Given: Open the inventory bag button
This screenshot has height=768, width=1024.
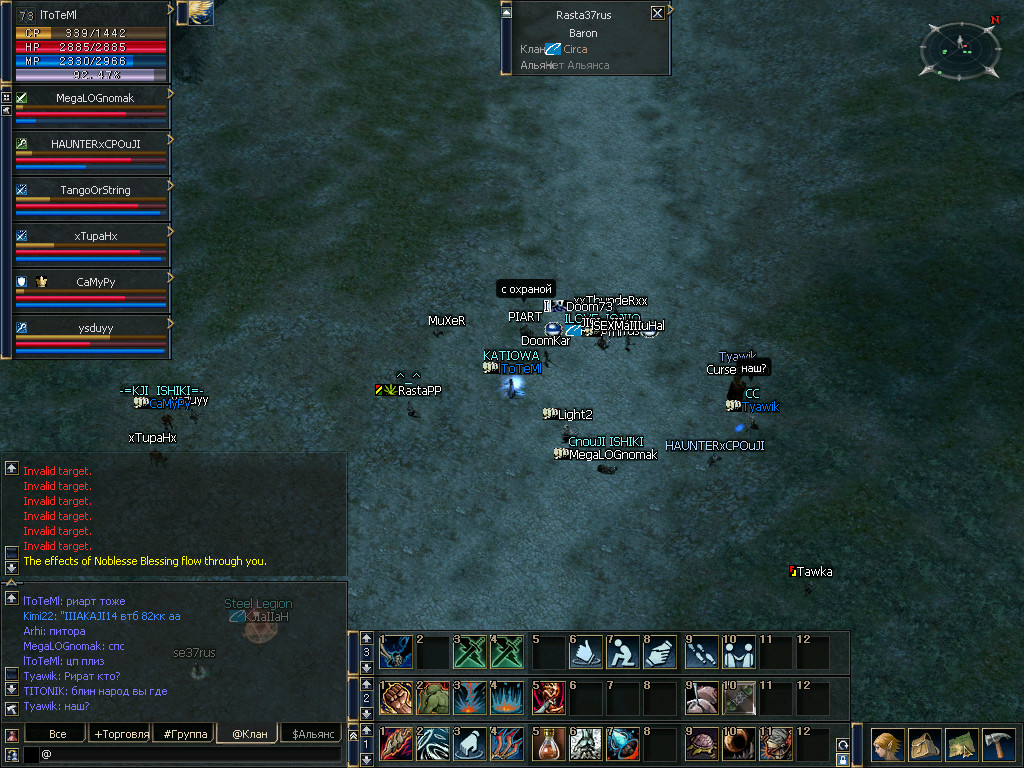Looking at the screenshot, I should pos(925,746).
